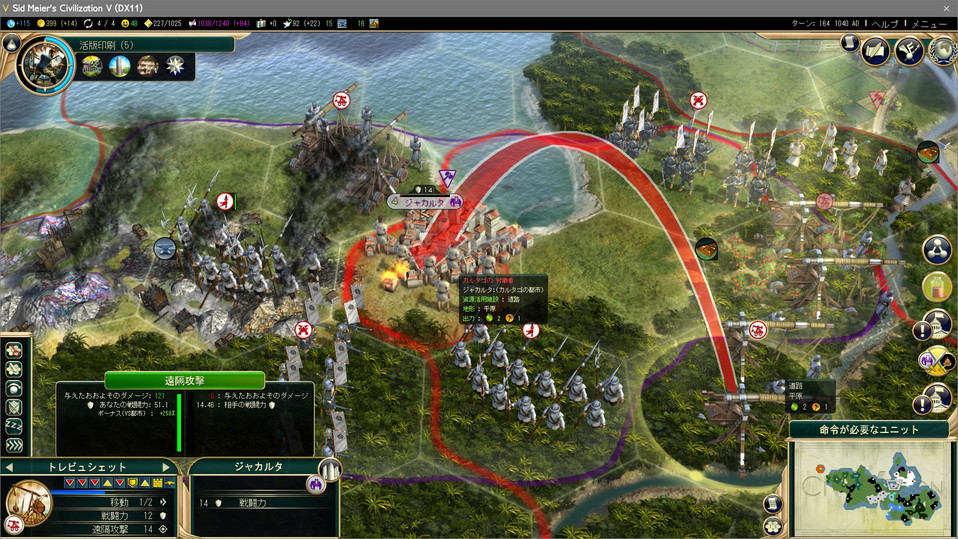The image size is (958, 539).
Task: Open the ジャカルタ city banner
Action: (x=427, y=200)
